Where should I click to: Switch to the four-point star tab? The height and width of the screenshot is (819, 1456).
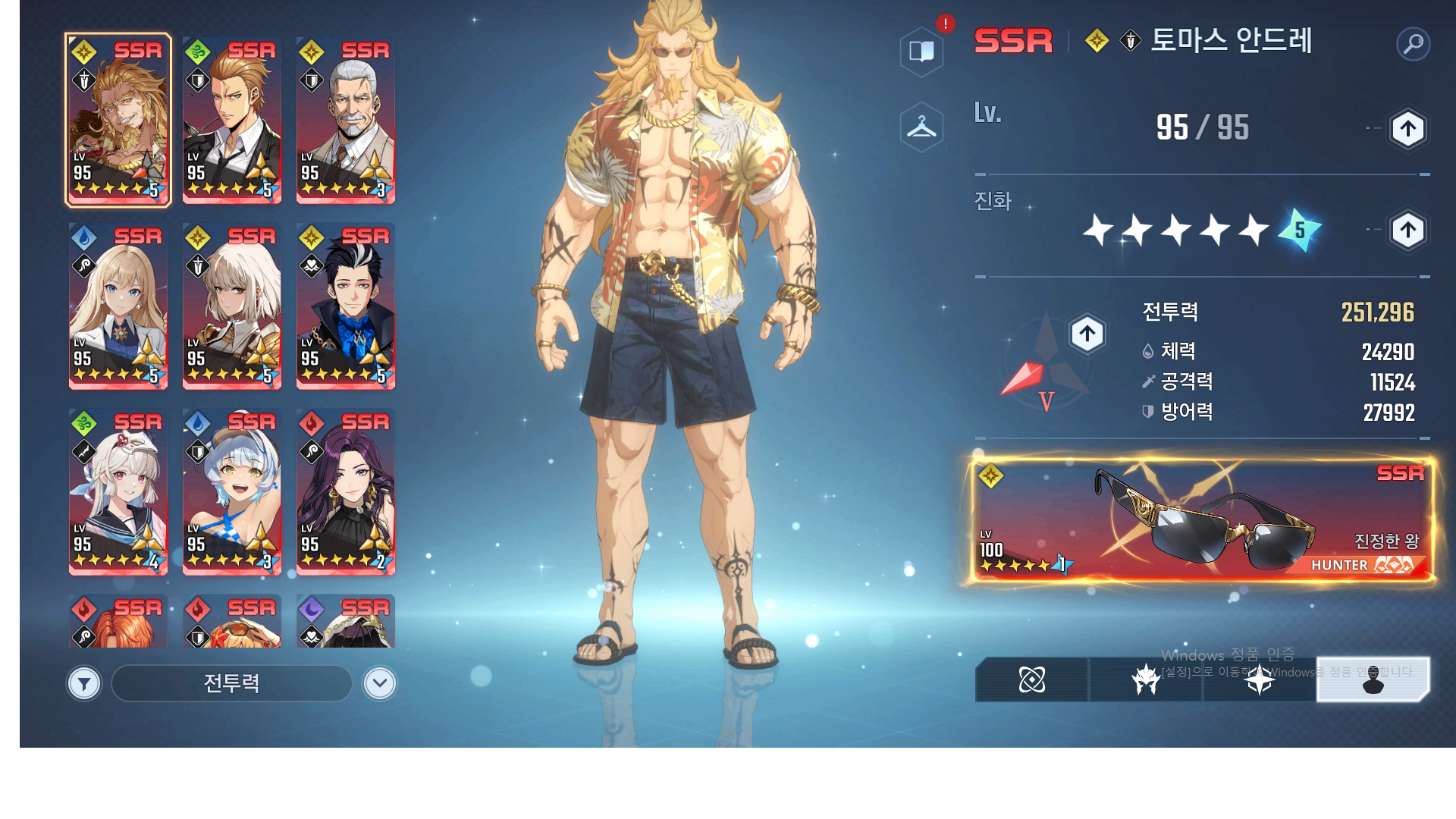1259,679
